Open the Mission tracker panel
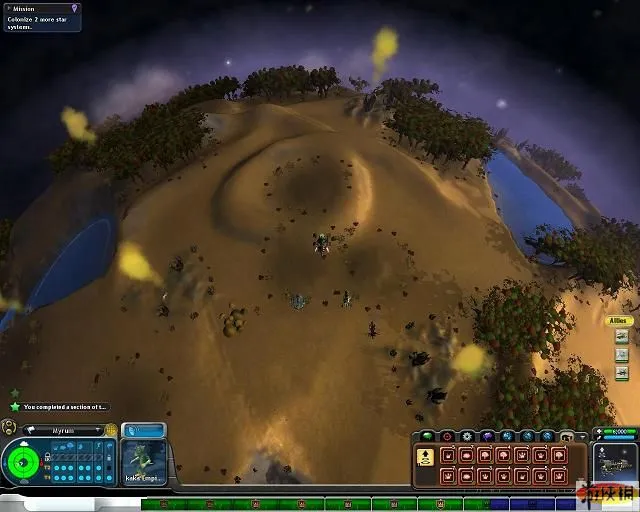Viewport: 640px width, 512px height. [x=40, y=17]
